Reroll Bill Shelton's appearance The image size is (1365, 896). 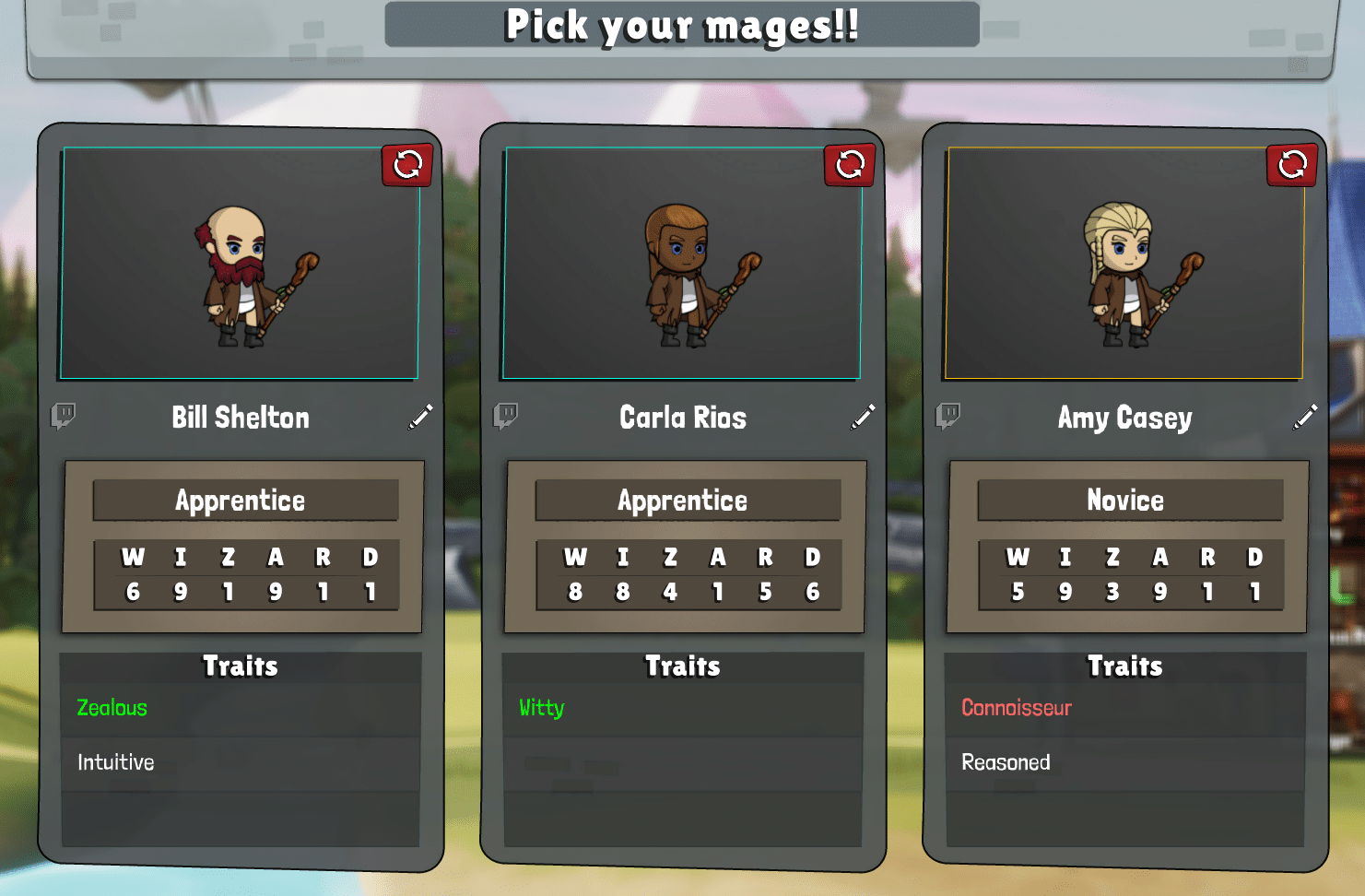406,166
